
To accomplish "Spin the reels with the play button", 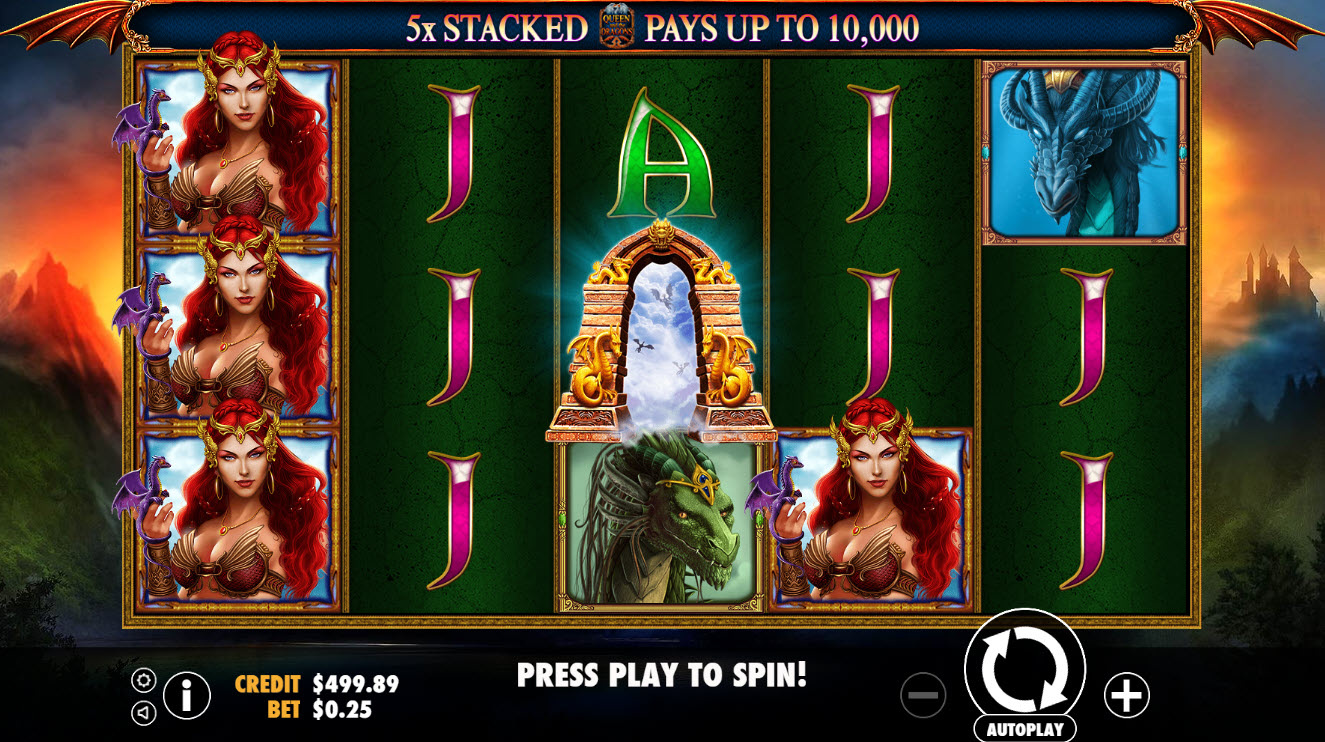I will click(1024, 667).
